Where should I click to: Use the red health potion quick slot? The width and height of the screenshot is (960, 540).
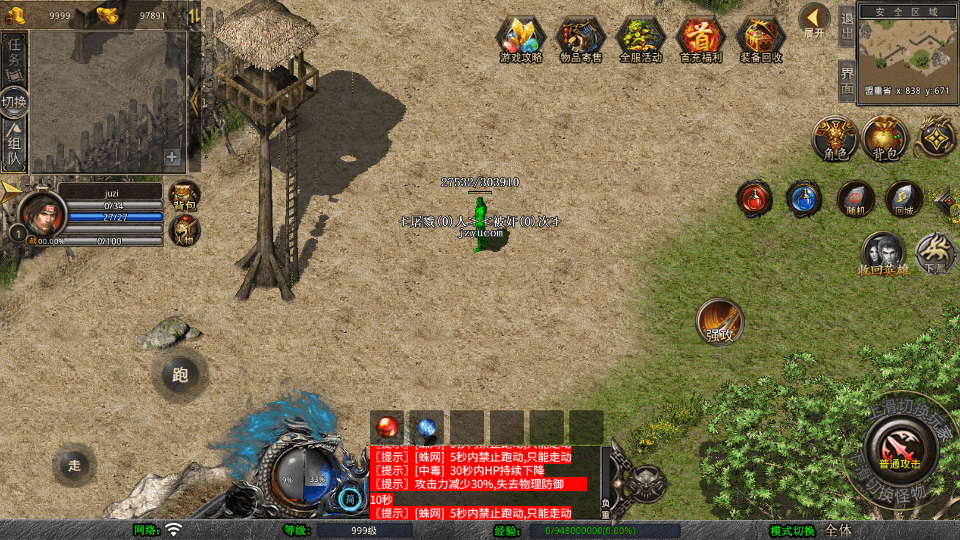pos(754,198)
